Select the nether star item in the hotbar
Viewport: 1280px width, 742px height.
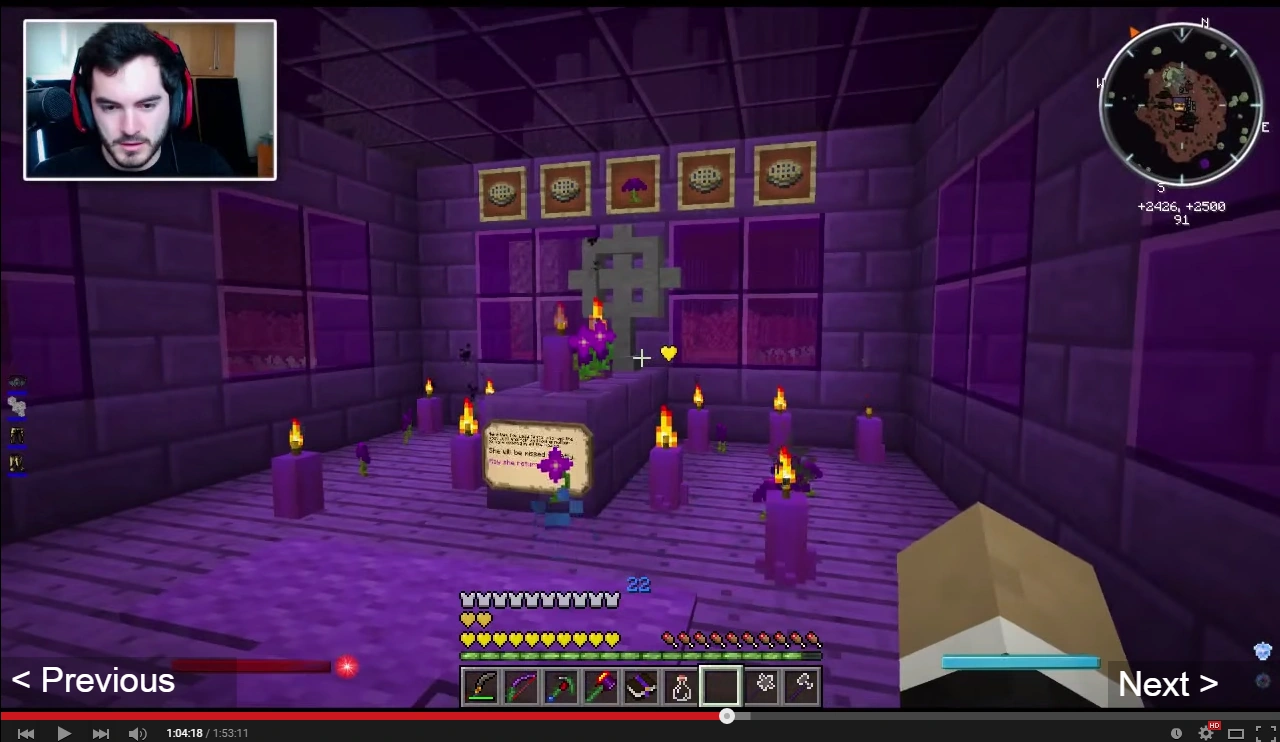point(763,686)
